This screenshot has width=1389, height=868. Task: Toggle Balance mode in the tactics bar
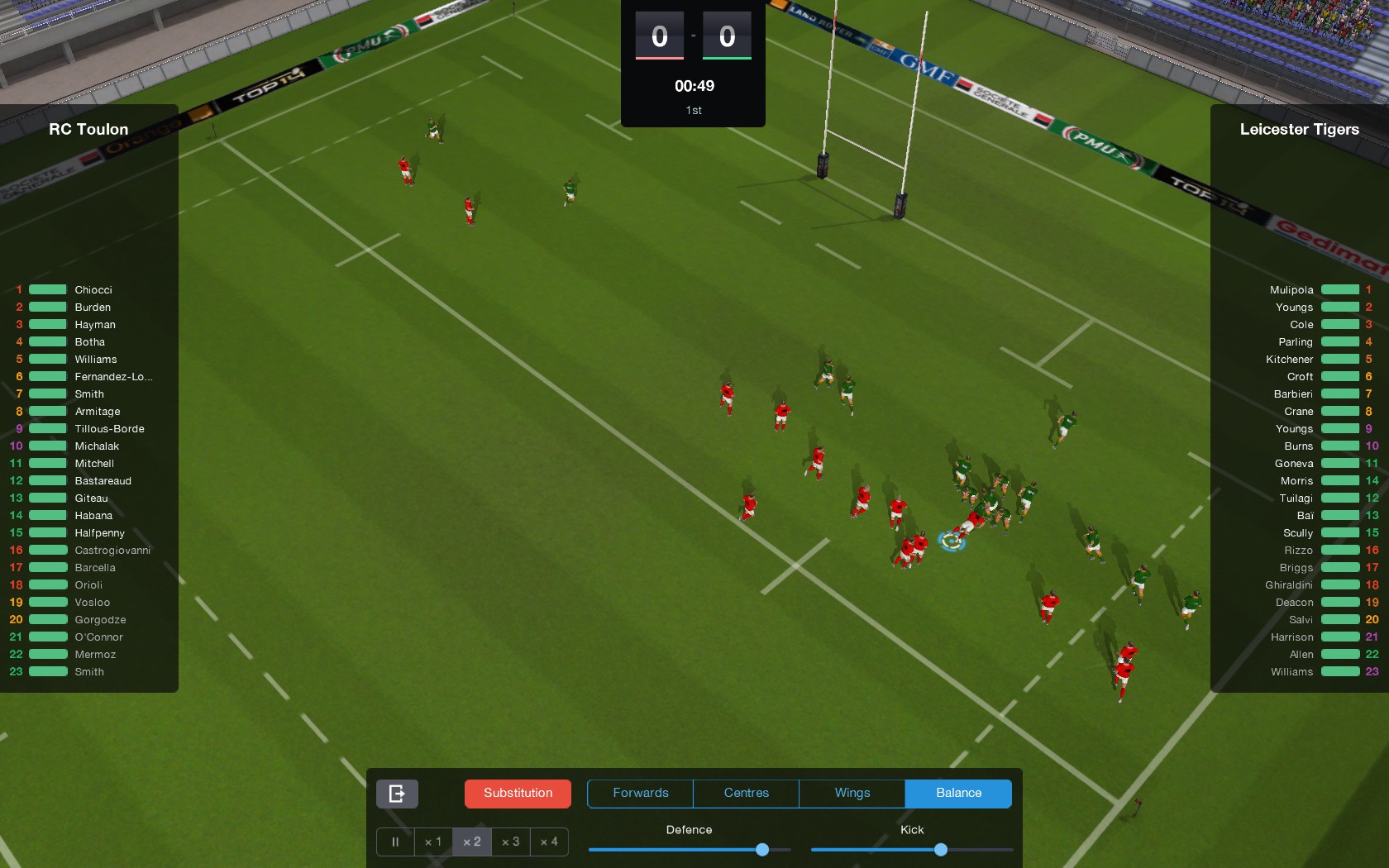coord(957,793)
